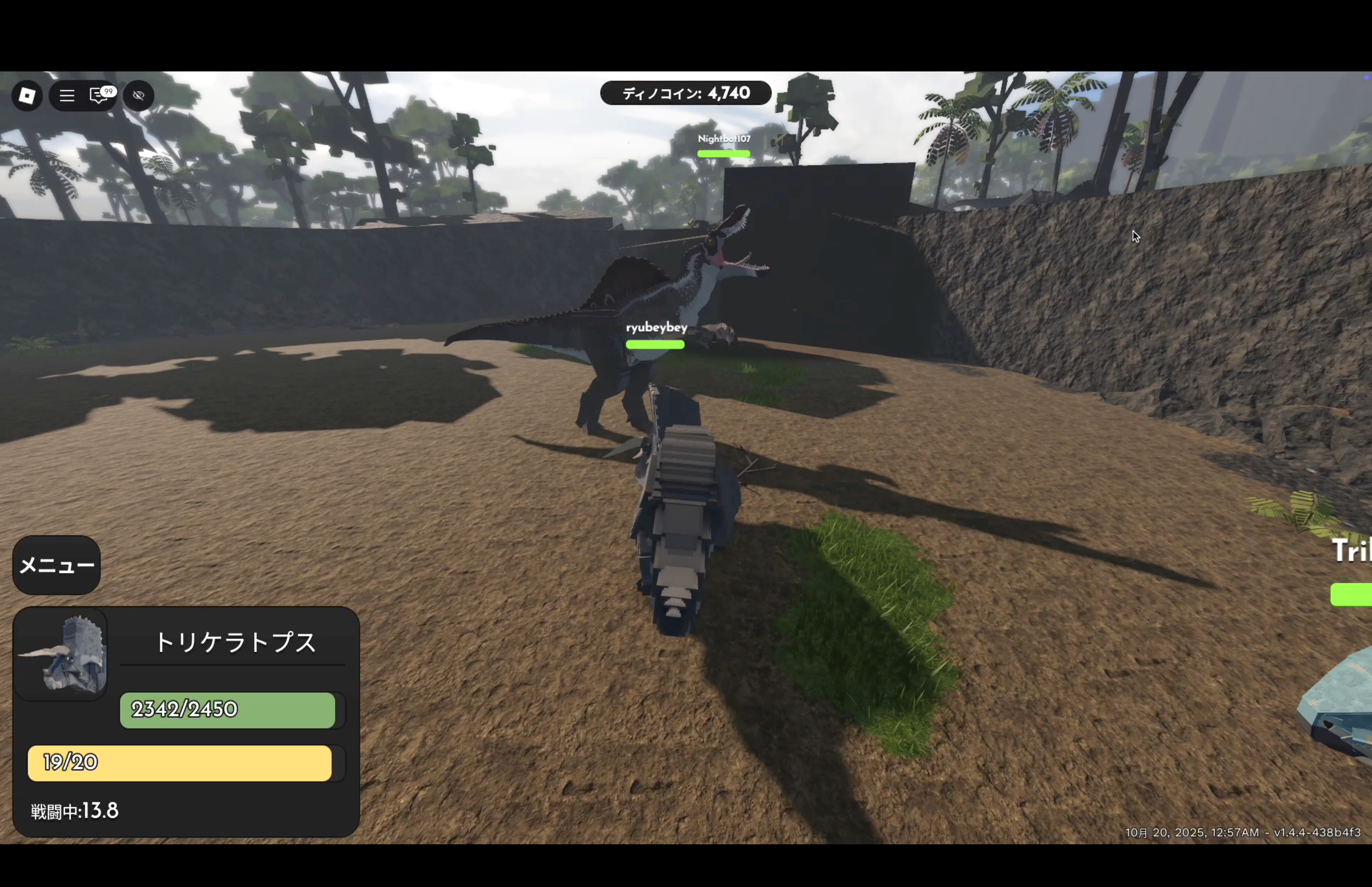1372x887 pixels.
Task: Select the Triceratops portrait thumbnail
Action: (62, 654)
